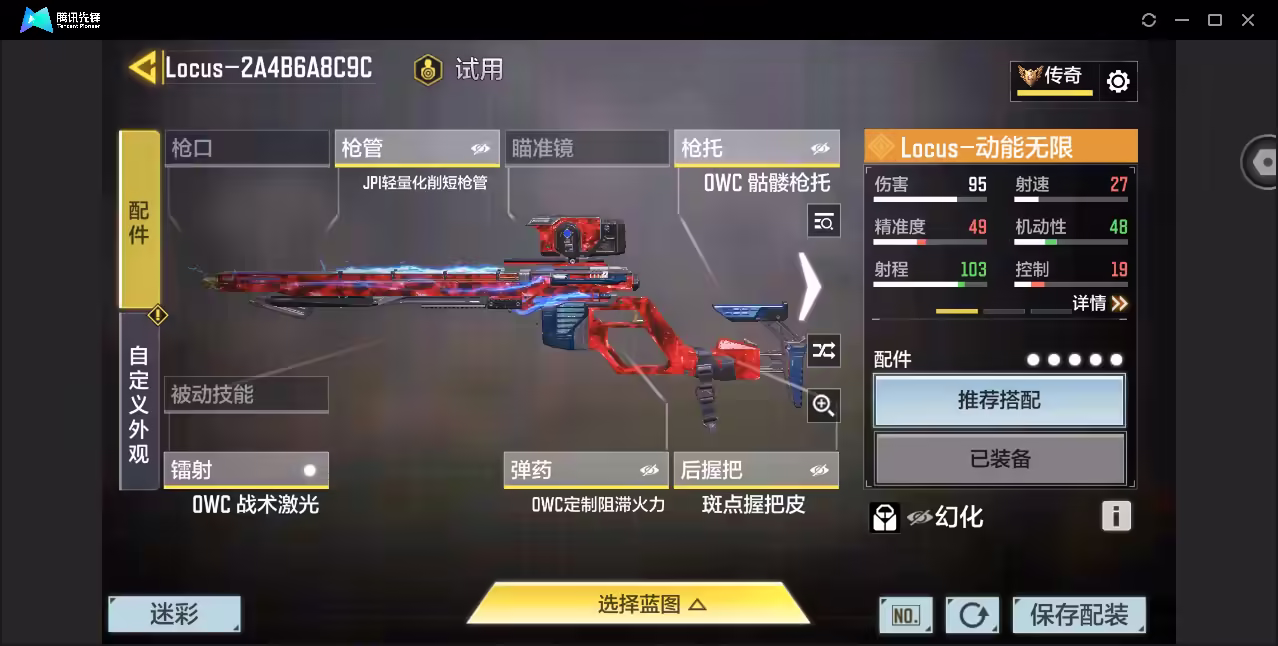Expand the 详情 stats details
Viewport: 1278px width, 646px height.
[1100, 303]
